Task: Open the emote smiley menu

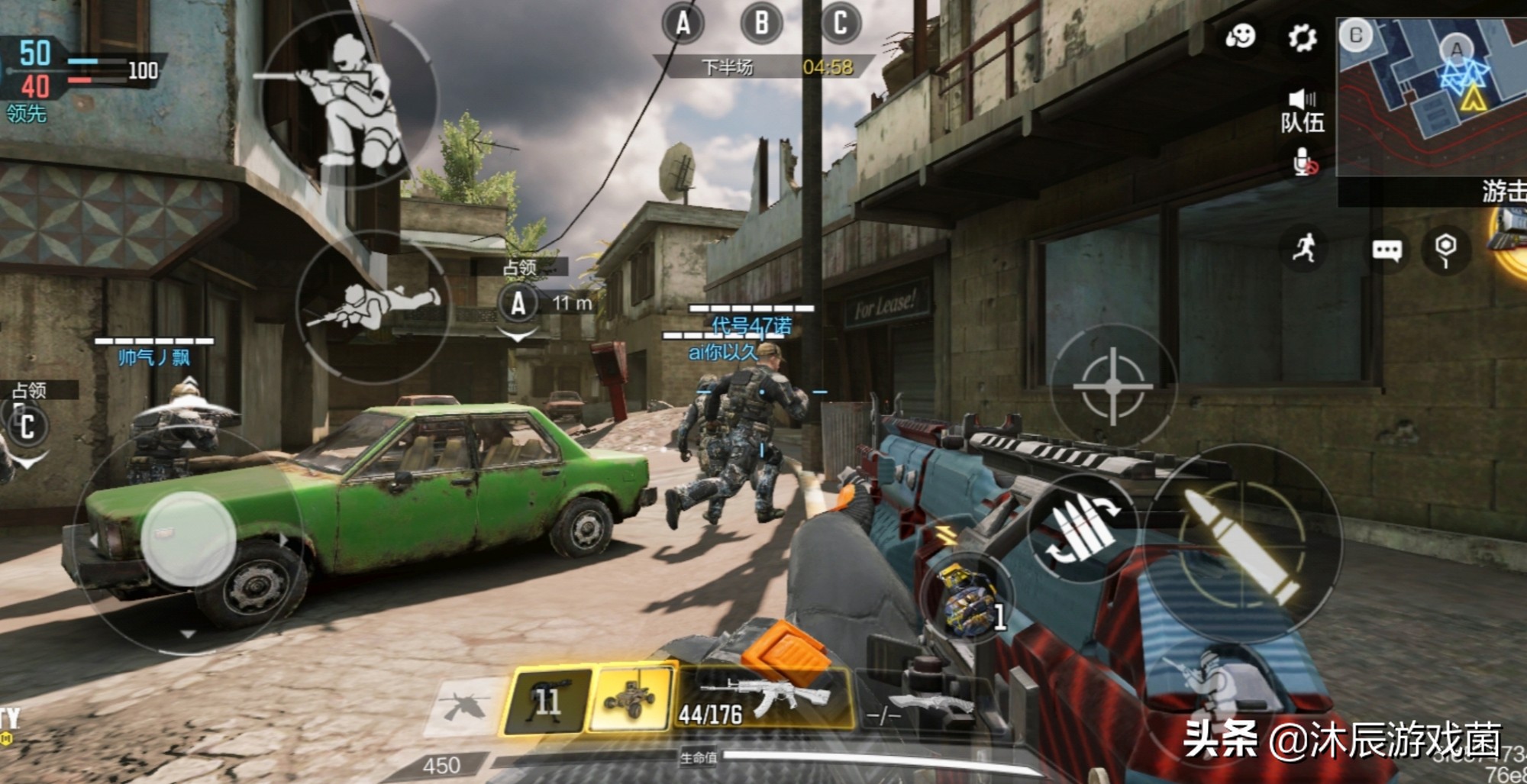Action: pyautogui.click(x=1241, y=36)
